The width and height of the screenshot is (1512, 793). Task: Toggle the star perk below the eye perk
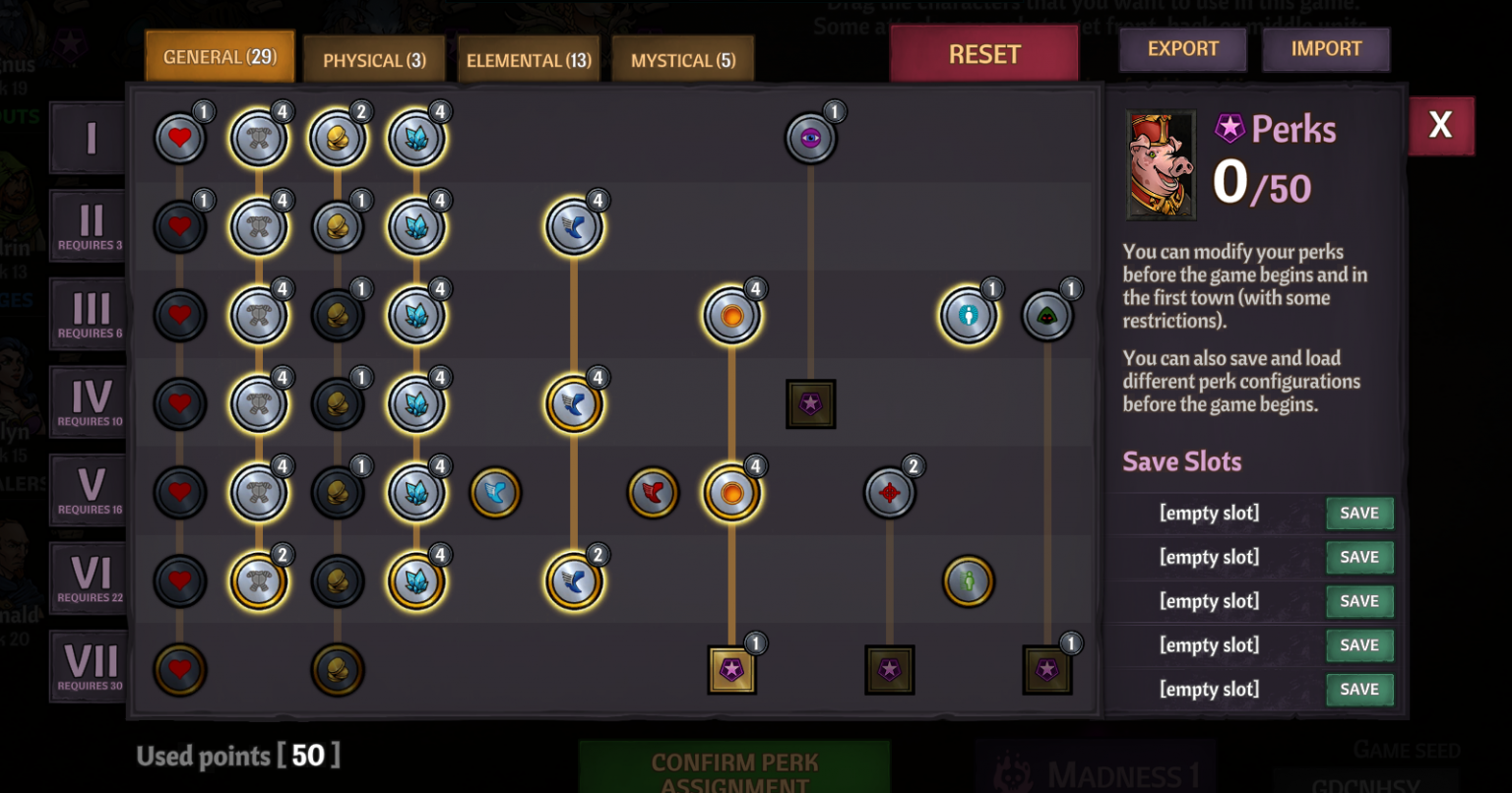[811, 403]
